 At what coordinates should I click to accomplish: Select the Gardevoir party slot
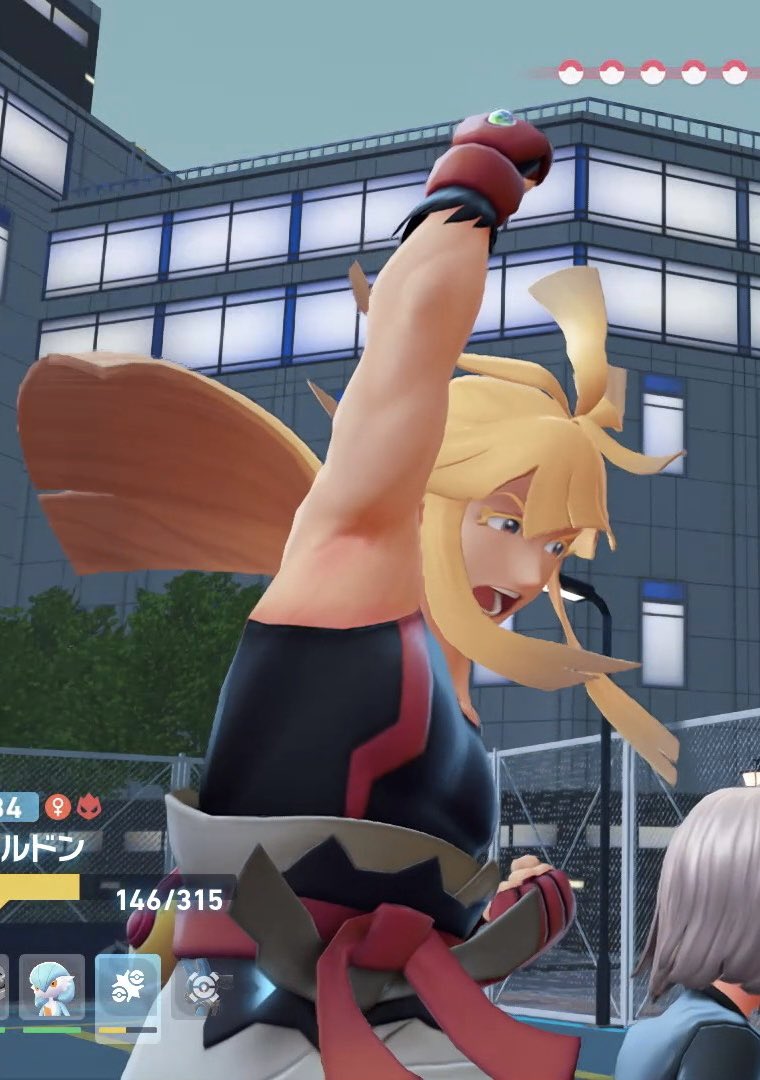pyautogui.click(x=52, y=988)
